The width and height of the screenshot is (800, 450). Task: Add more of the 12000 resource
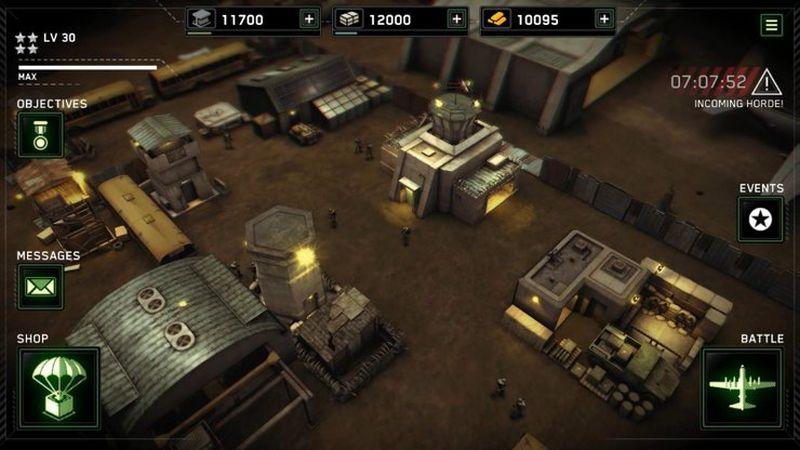coord(456,19)
